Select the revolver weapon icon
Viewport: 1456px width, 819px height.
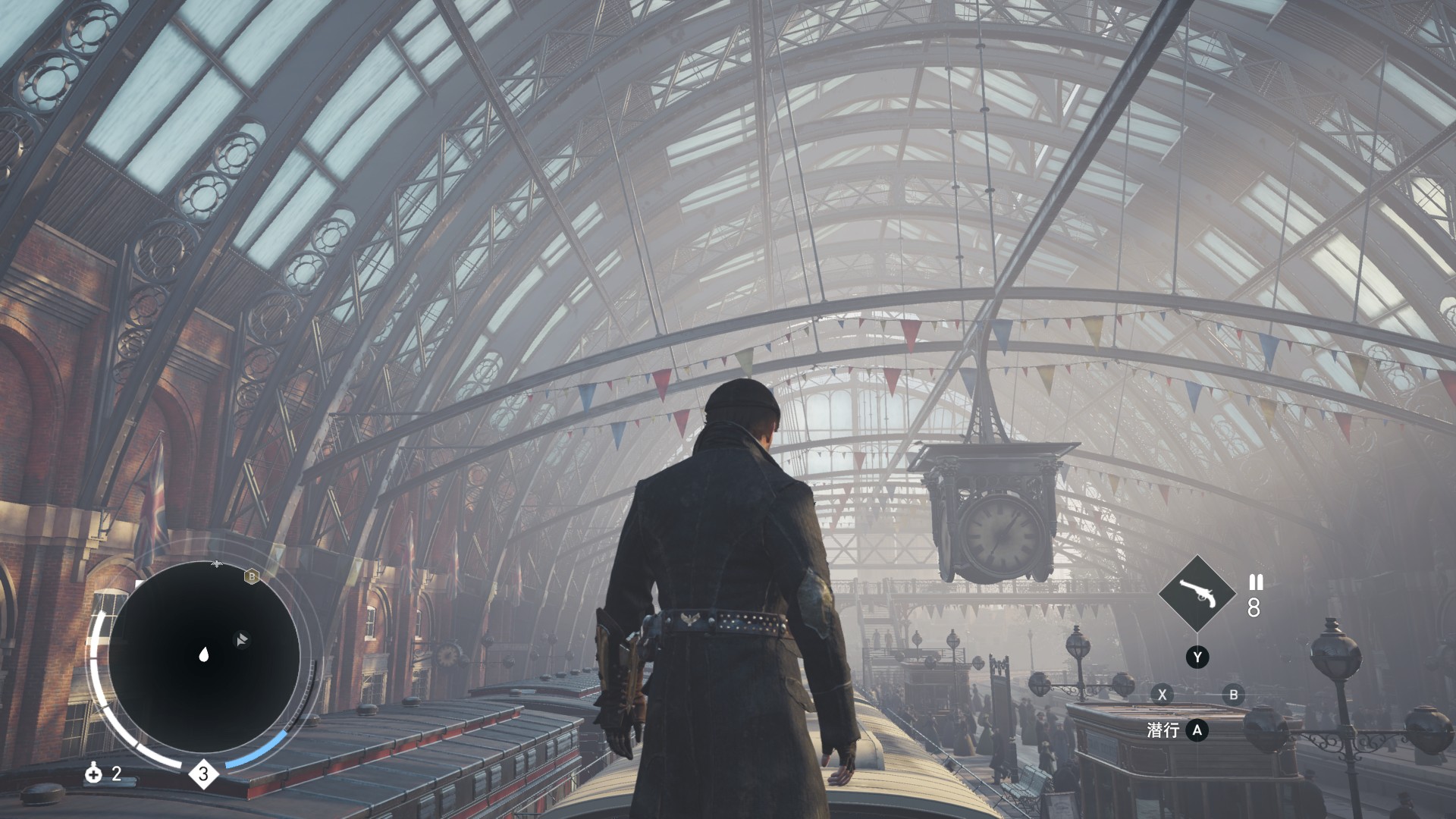[1197, 594]
